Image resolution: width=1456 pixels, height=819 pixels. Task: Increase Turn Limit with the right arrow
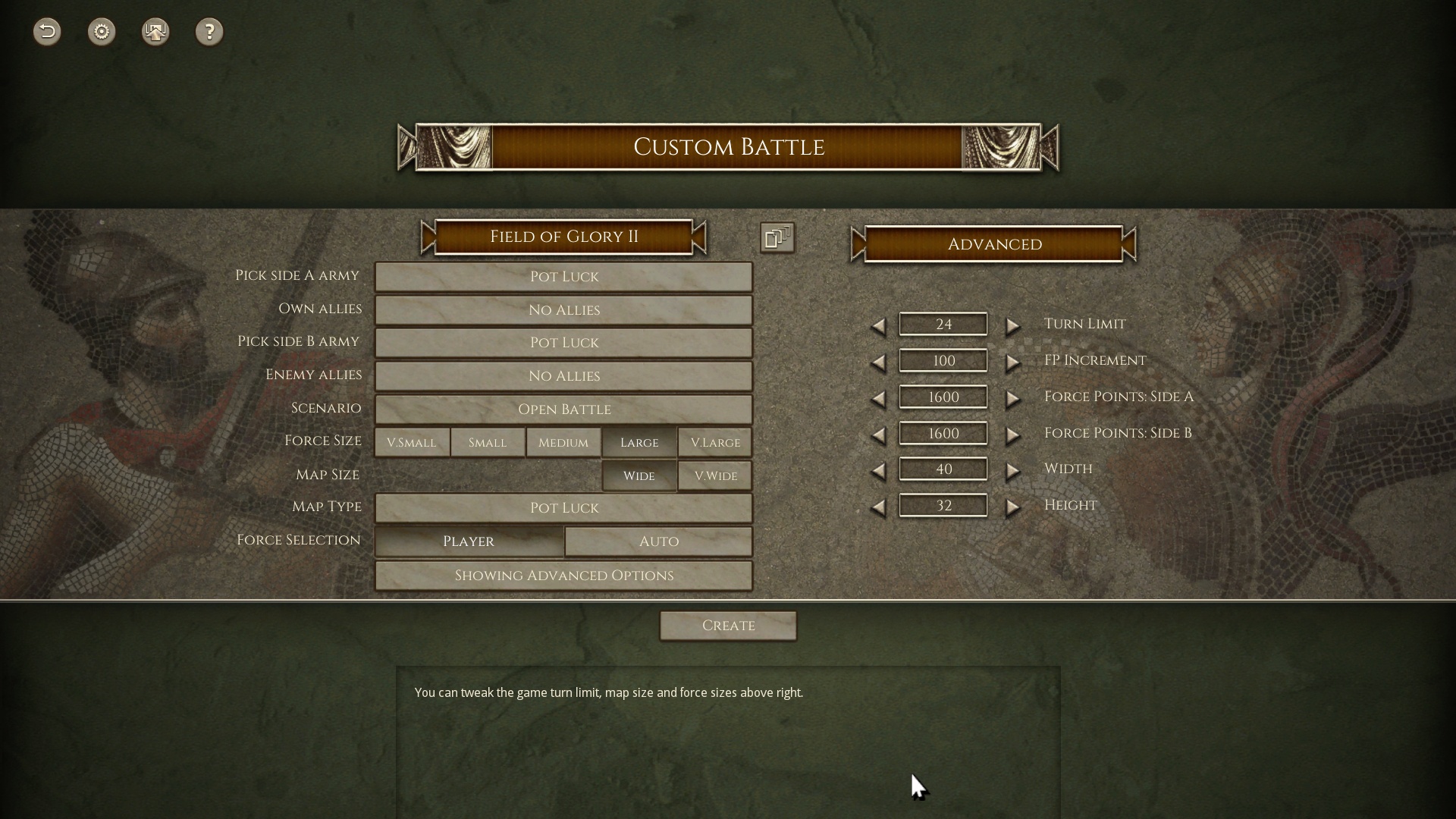1014,325
